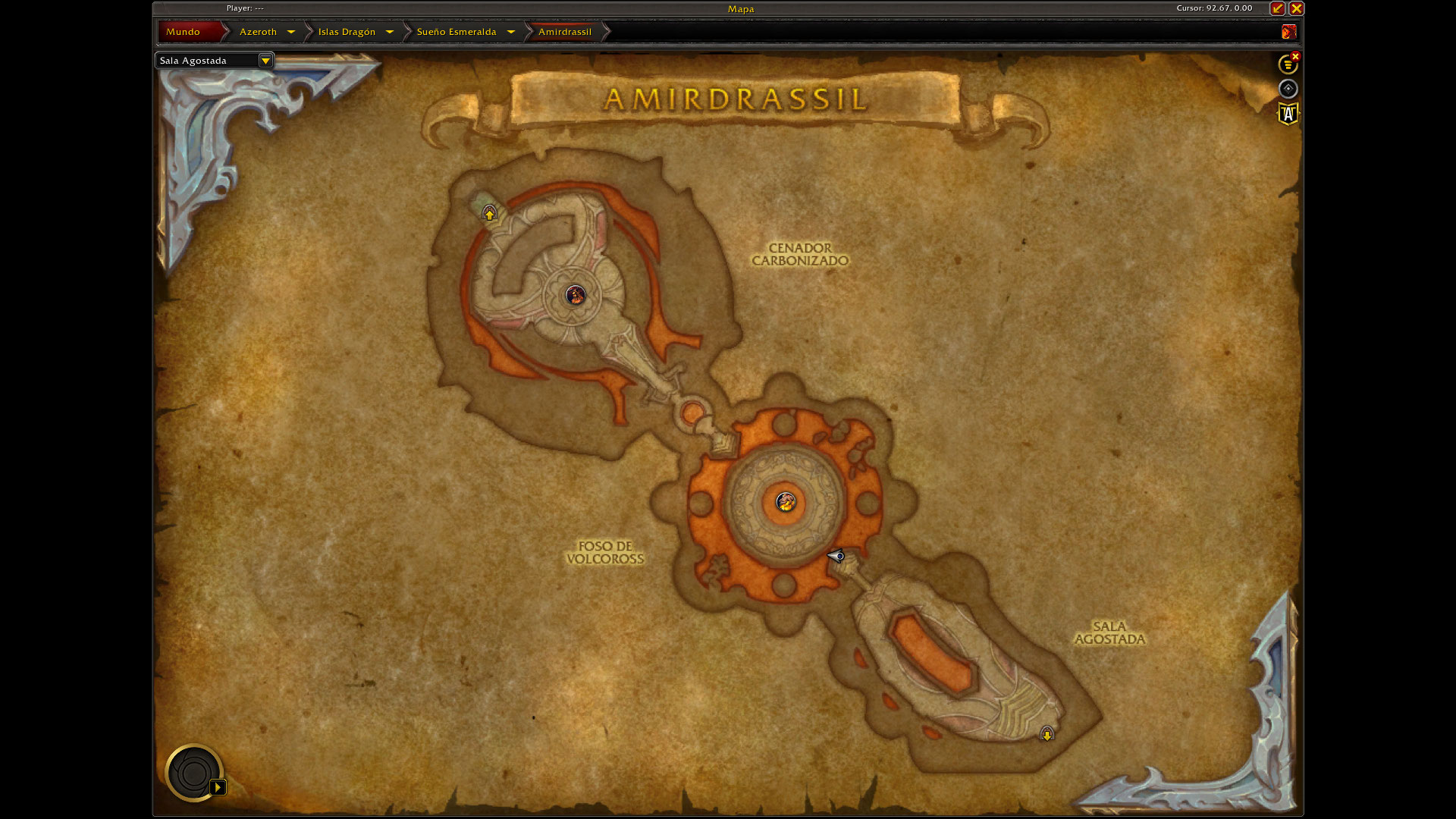1456x819 pixels.
Task: Open the Sueño Esmeralda breadcrumb menu
Action: tap(510, 32)
